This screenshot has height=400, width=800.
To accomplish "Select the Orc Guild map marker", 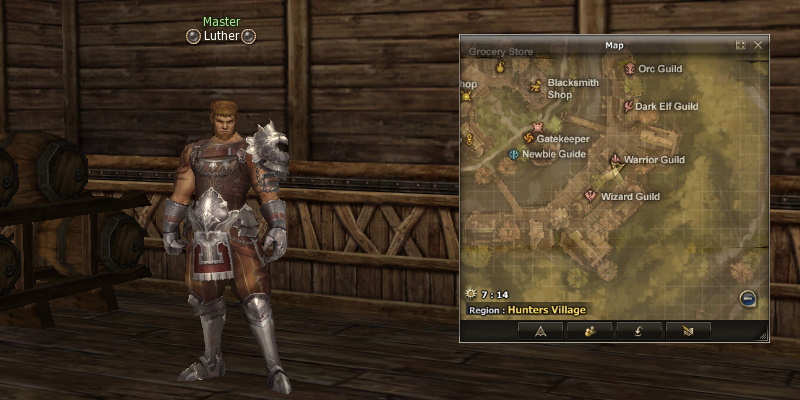I will click(x=630, y=69).
